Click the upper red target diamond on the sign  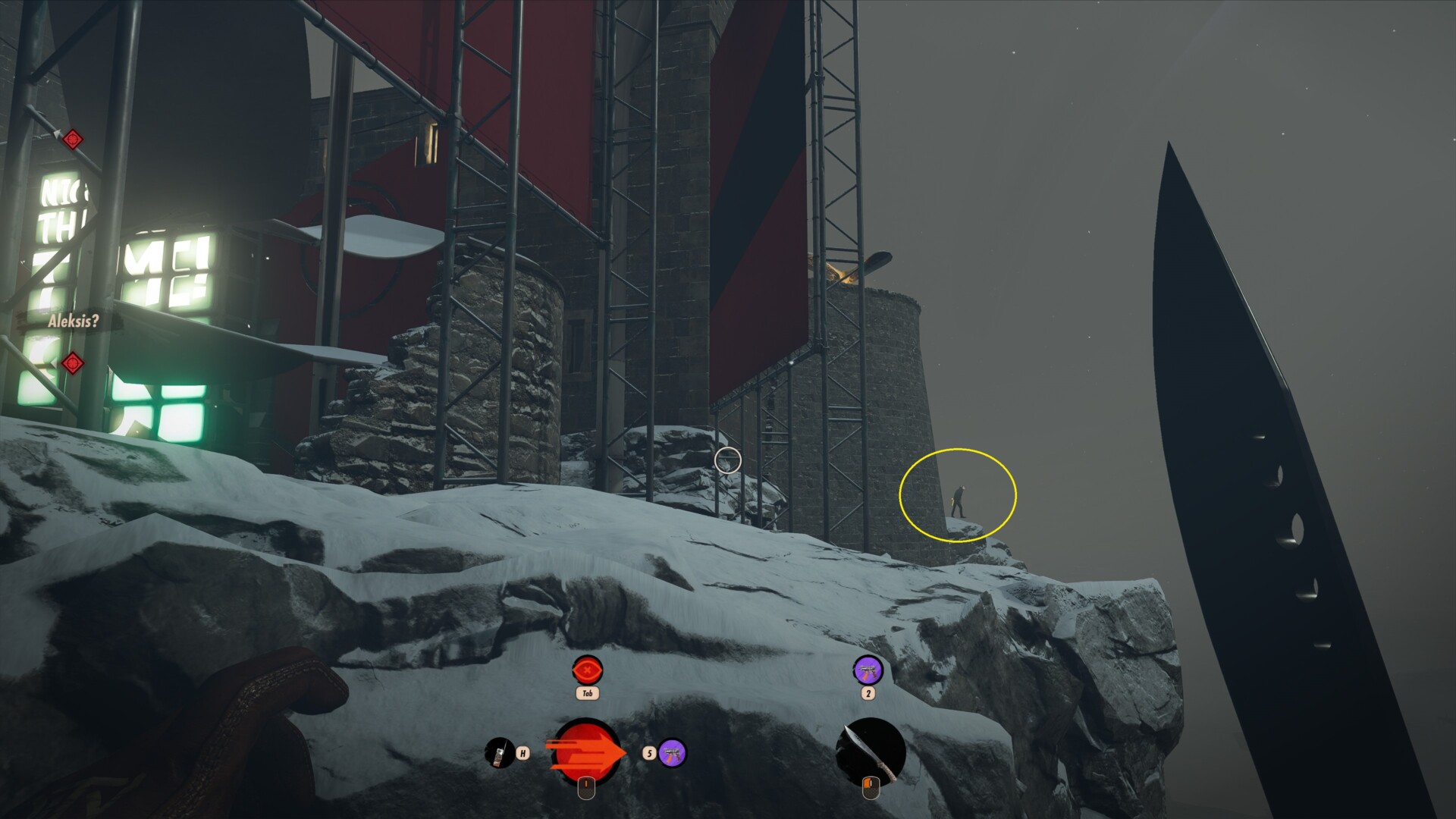[x=74, y=139]
